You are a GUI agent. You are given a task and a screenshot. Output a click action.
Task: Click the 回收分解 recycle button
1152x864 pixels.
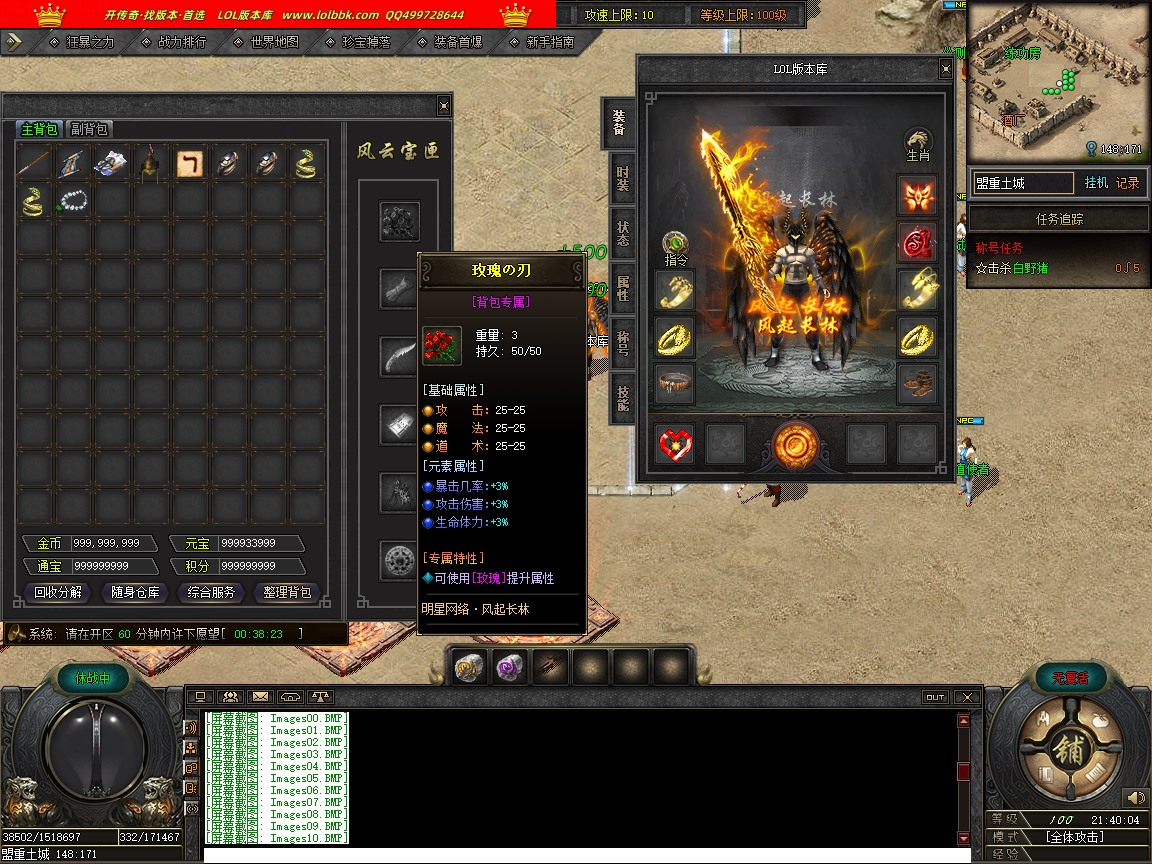[x=58, y=592]
